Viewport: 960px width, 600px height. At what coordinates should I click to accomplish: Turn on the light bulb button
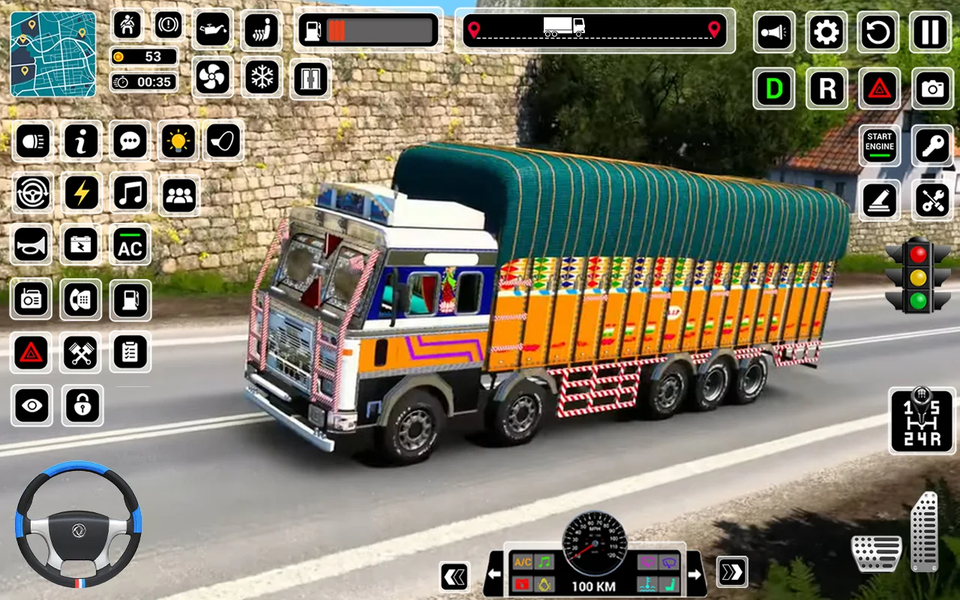click(x=178, y=141)
